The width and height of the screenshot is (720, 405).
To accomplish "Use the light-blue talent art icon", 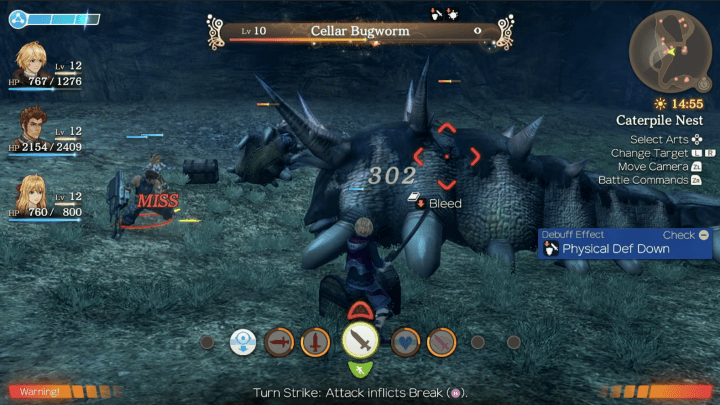I will click(243, 343).
